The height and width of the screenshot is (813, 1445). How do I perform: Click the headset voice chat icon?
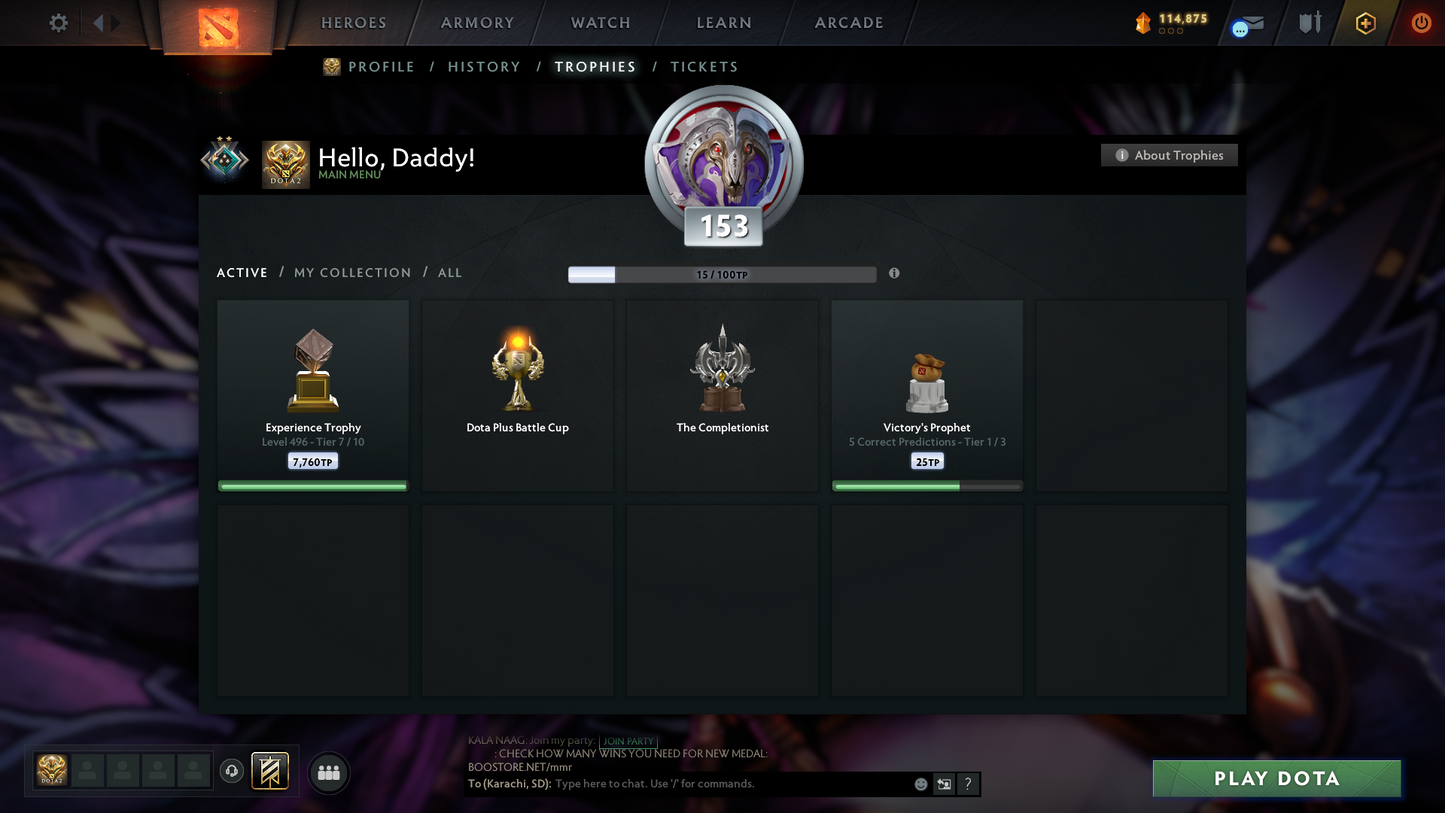point(232,770)
